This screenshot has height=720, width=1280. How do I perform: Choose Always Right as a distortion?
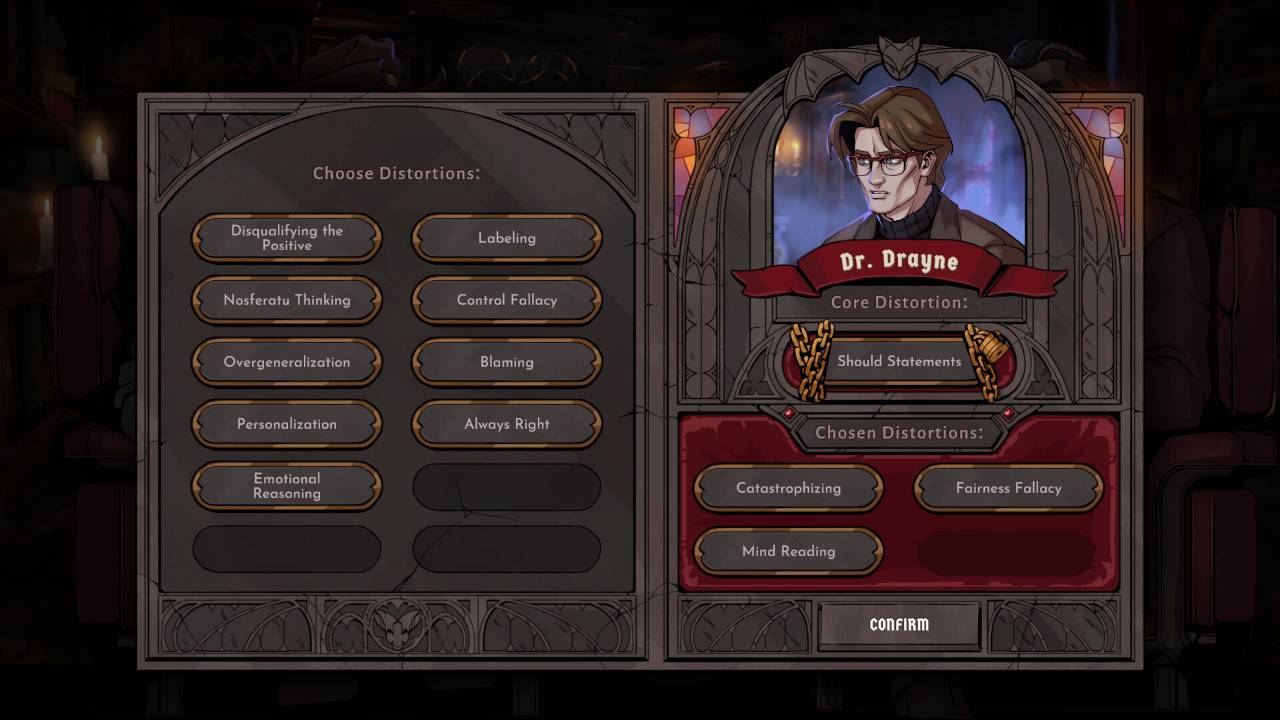pyautogui.click(x=506, y=424)
